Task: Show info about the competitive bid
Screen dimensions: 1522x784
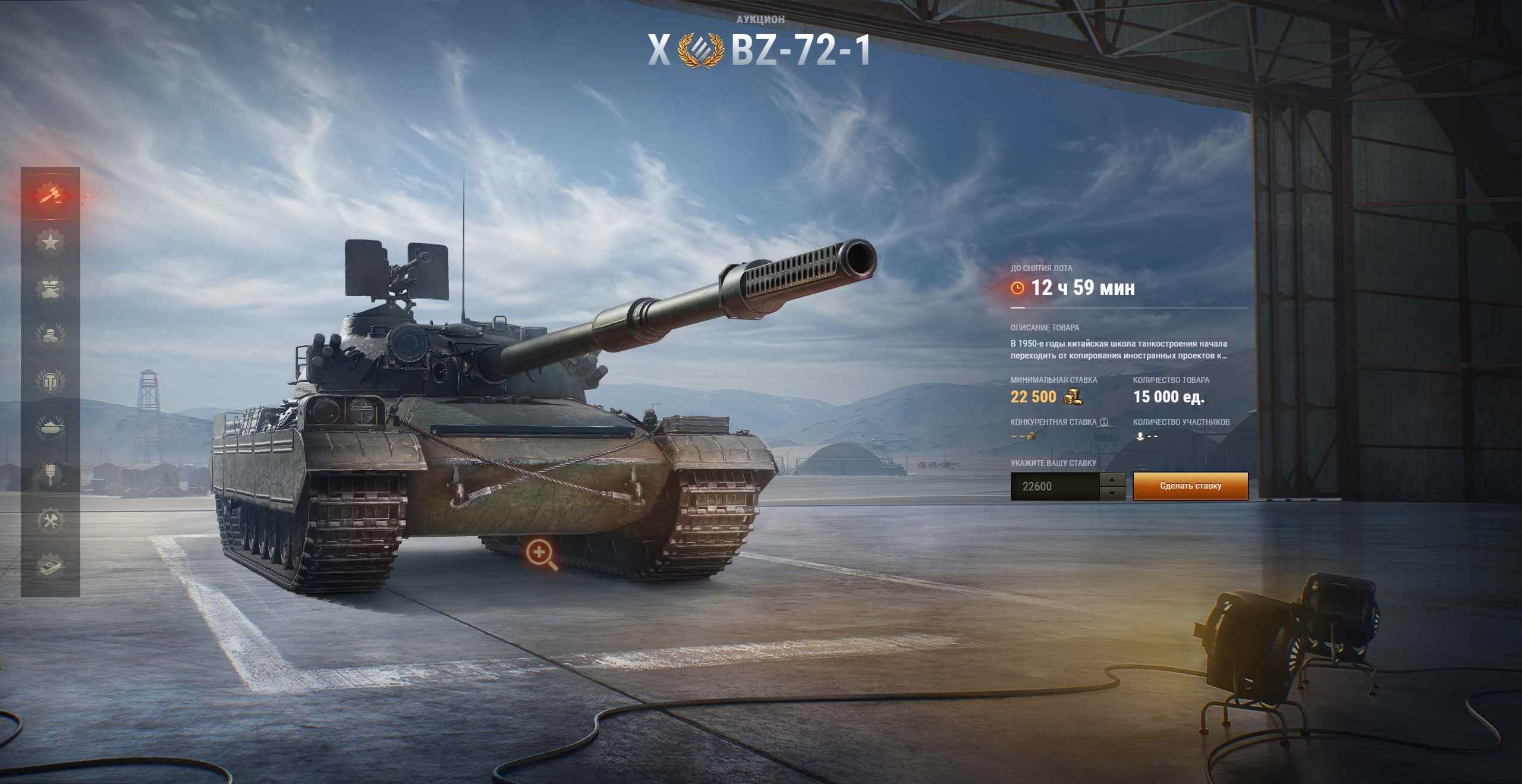Action: [x=1104, y=422]
